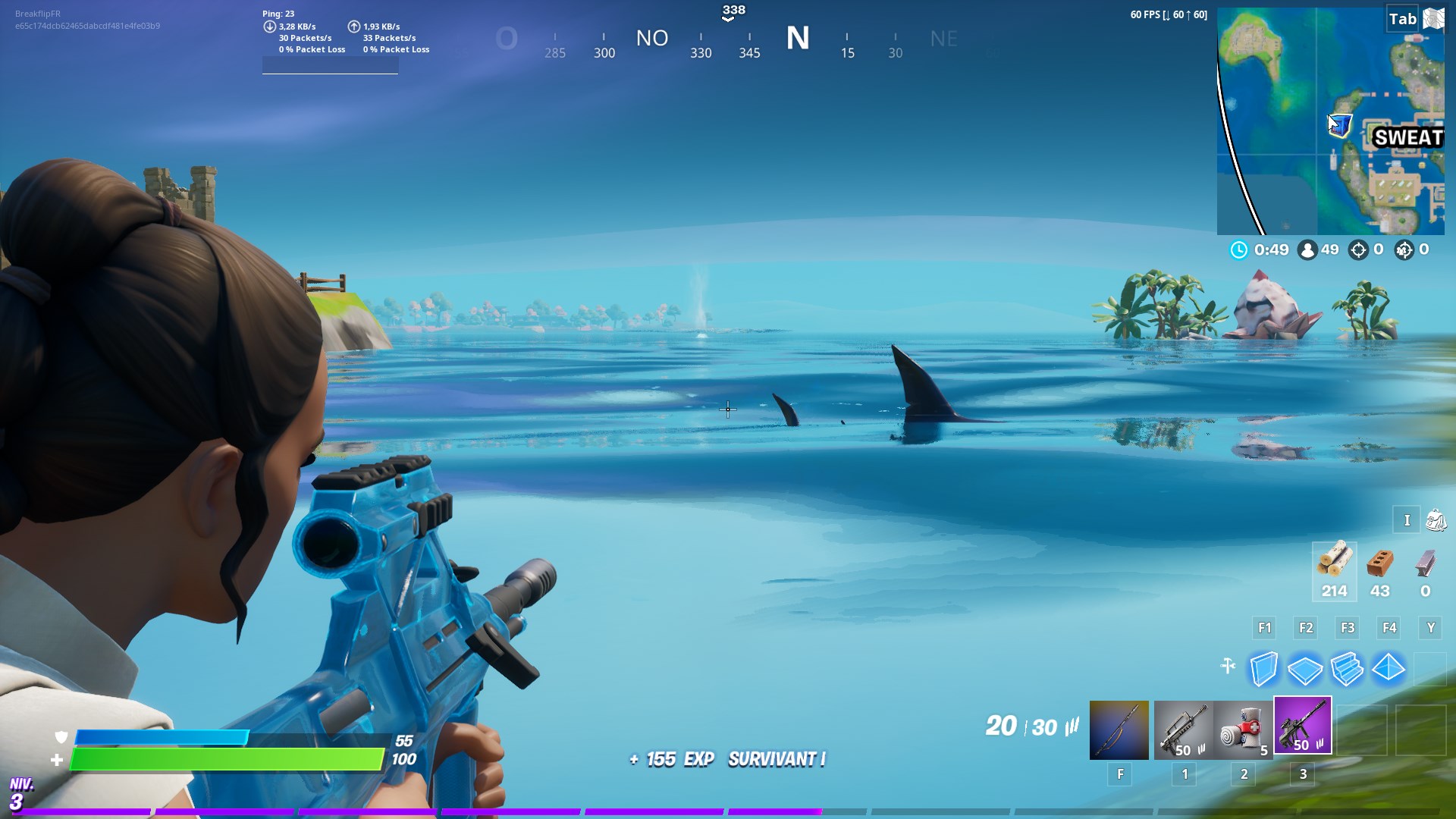
Task: Open the minimap in the top-right corner
Action: pyautogui.click(x=1336, y=121)
